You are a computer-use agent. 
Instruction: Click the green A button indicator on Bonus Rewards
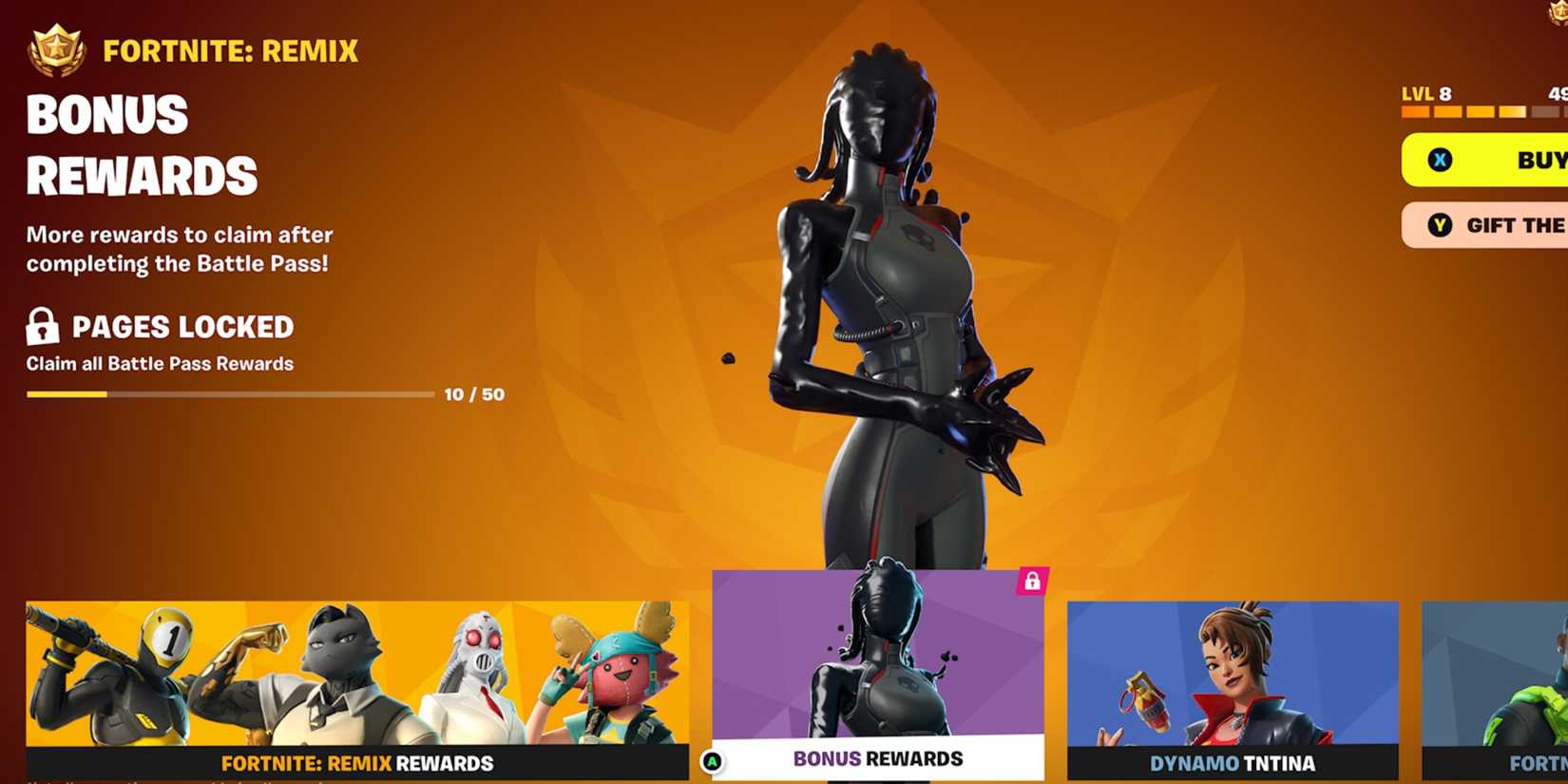(713, 758)
